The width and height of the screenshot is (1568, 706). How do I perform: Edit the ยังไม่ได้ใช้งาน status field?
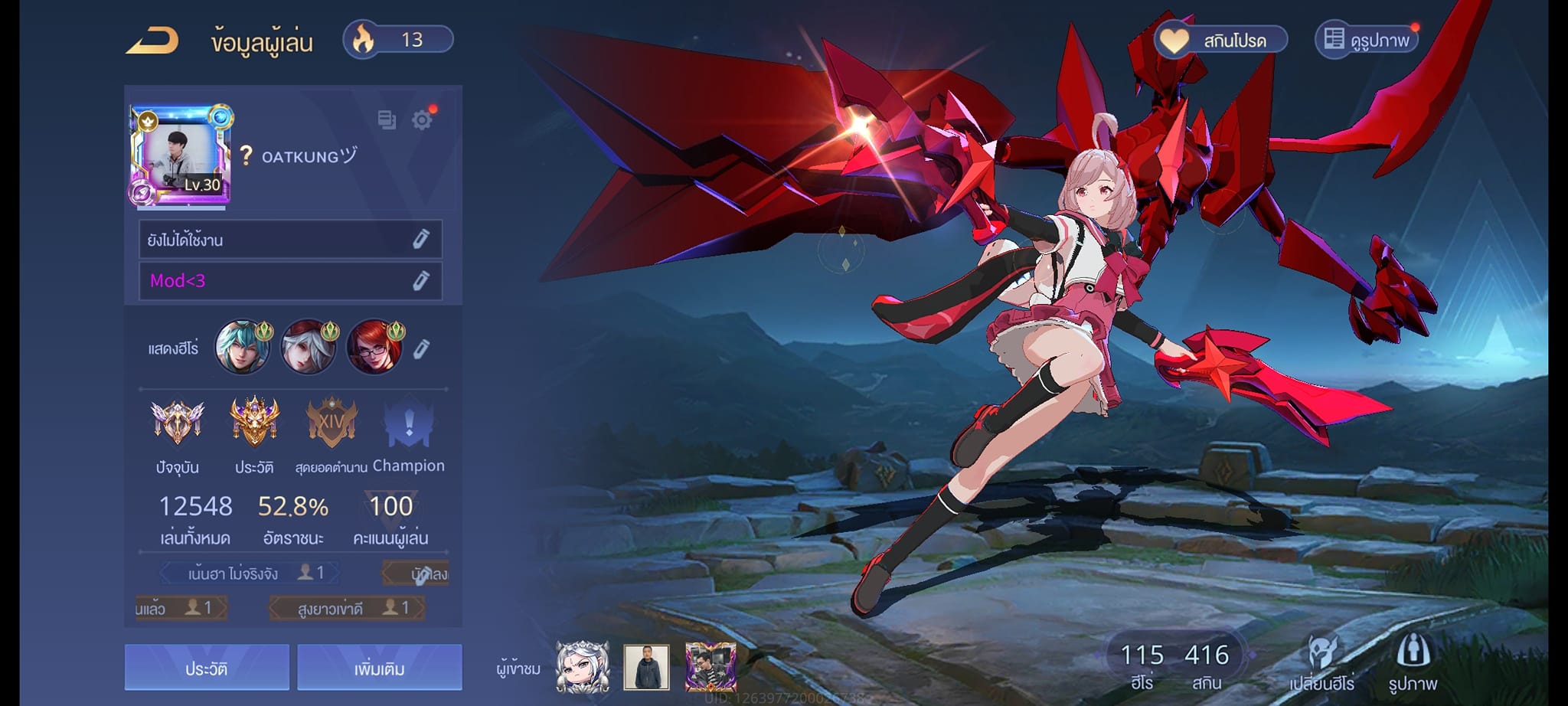(x=290, y=240)
